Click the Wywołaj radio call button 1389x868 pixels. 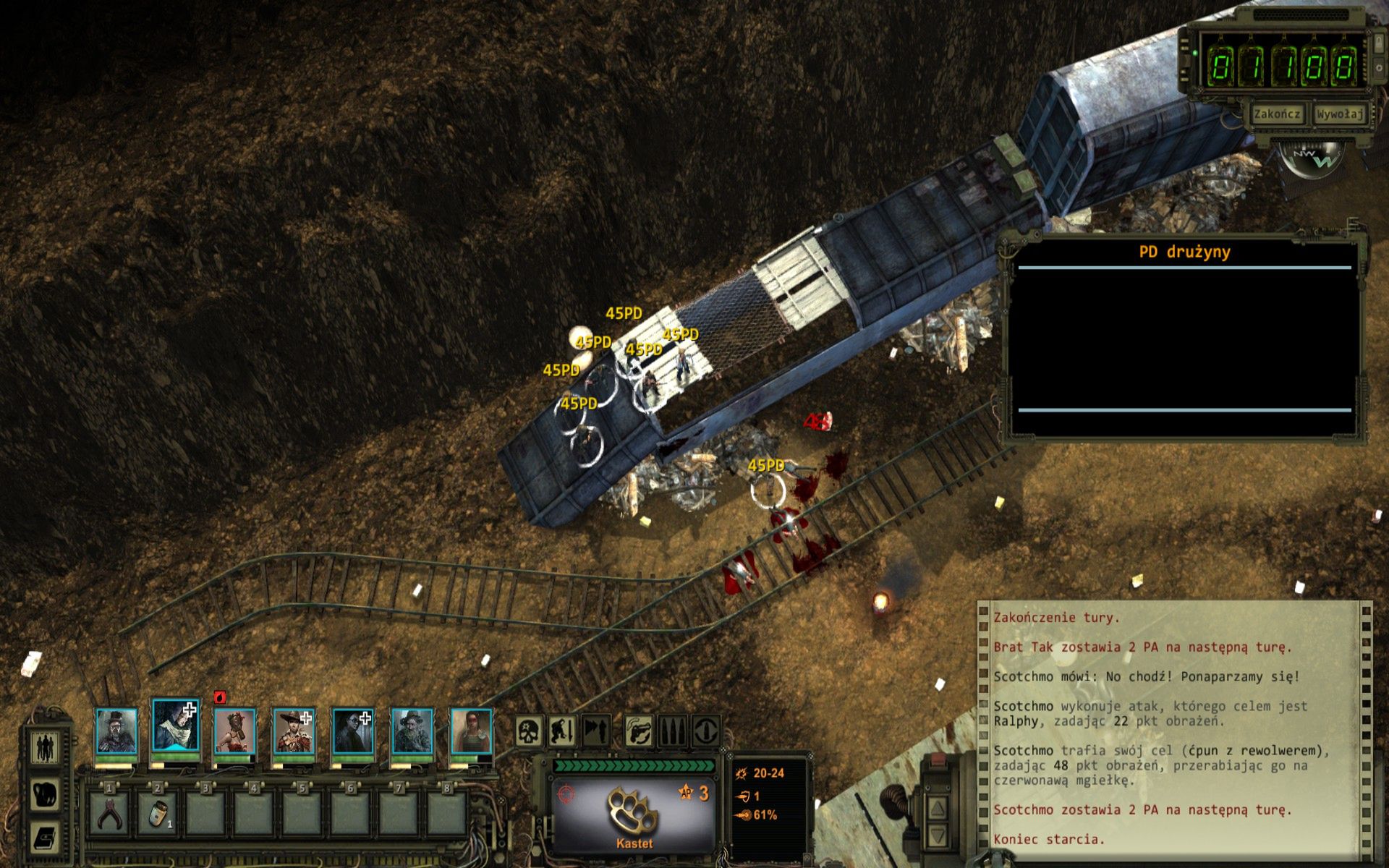point(1339,114)
